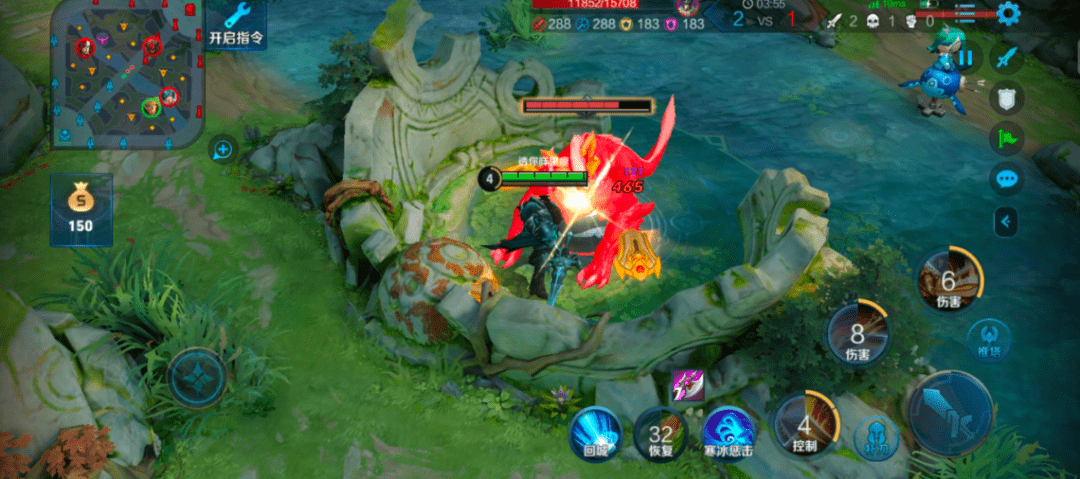Pause using the blue pause button

click(x=965, y=58)
